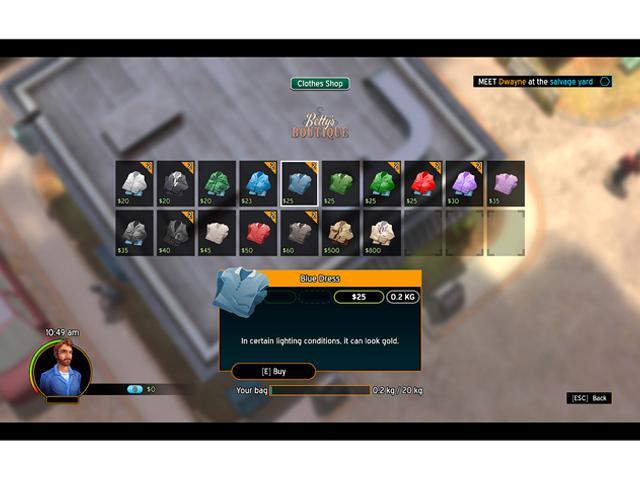Choose the $45 cream shirt
This screenshot has width=640, height=480.
click(x=217, y=231)
